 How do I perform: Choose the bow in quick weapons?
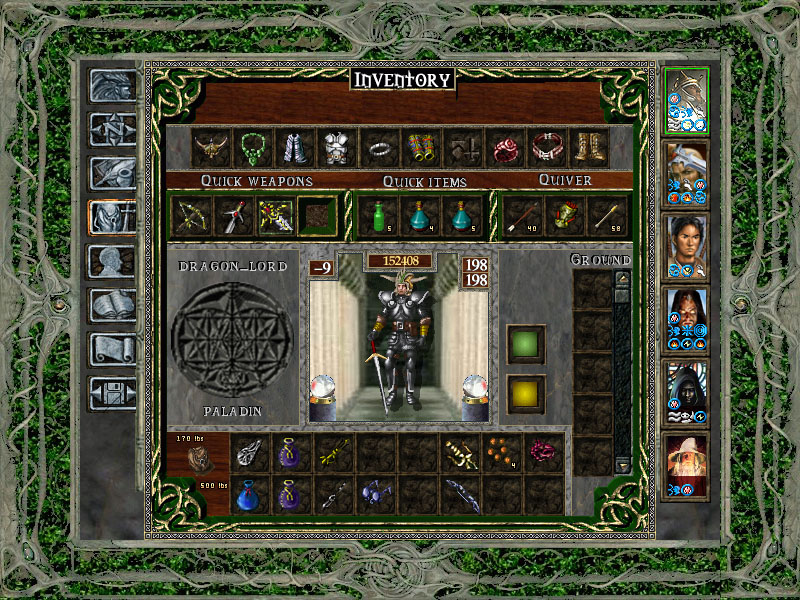pos(192,214)
